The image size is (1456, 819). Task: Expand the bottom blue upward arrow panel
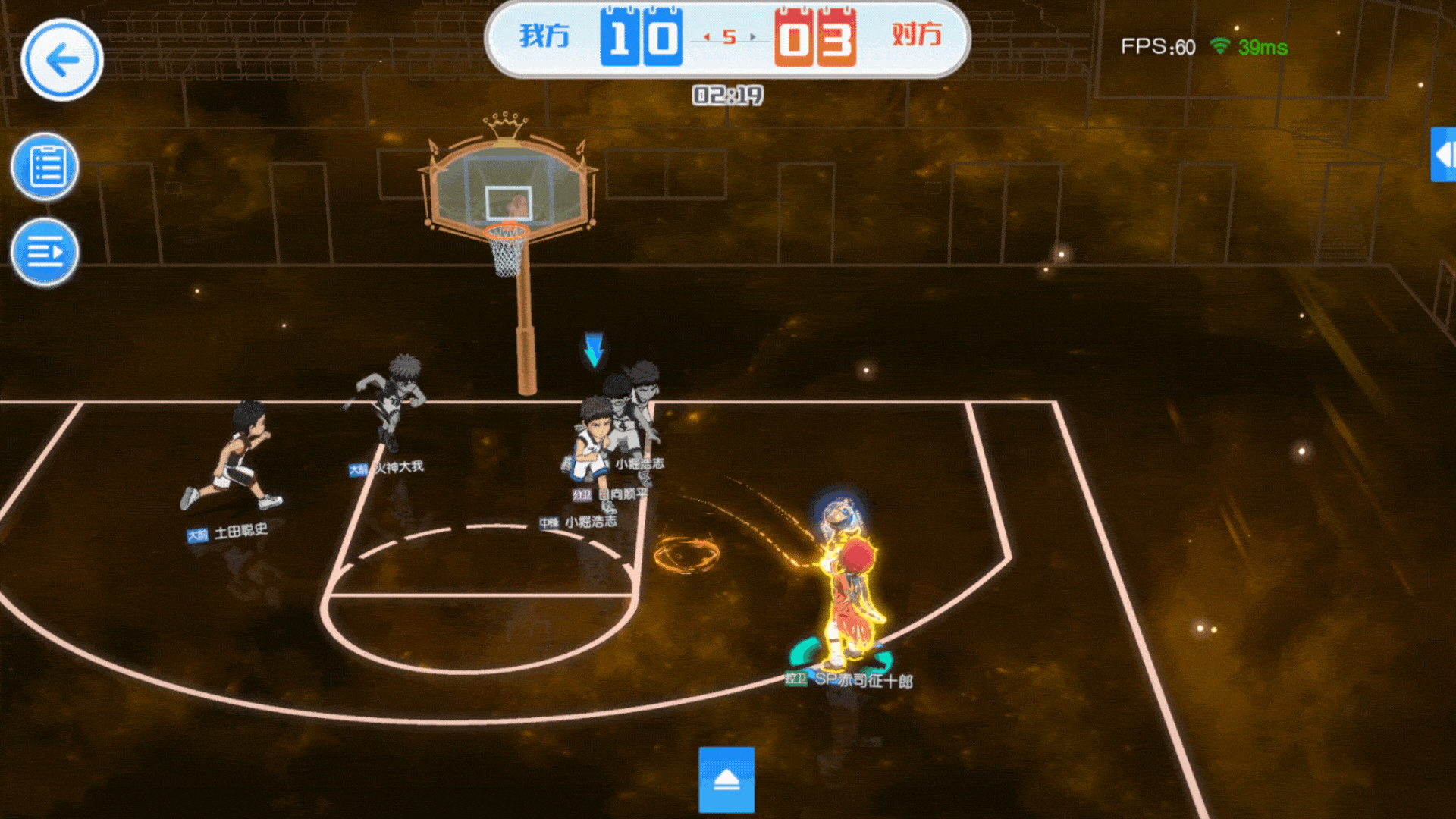pos(726,780)
